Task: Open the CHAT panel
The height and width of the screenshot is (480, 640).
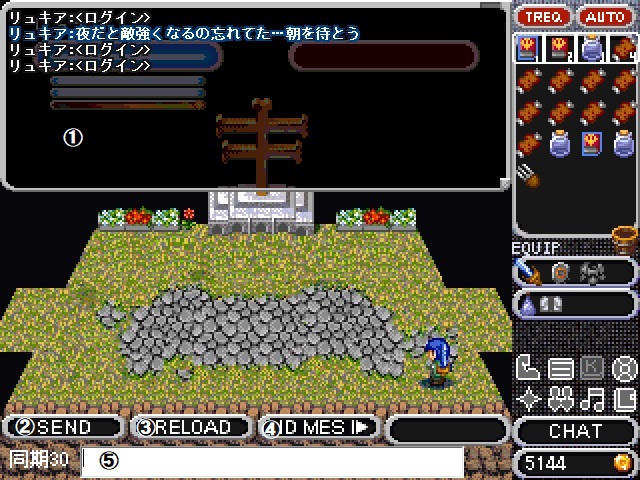Action: coord(576,431)
